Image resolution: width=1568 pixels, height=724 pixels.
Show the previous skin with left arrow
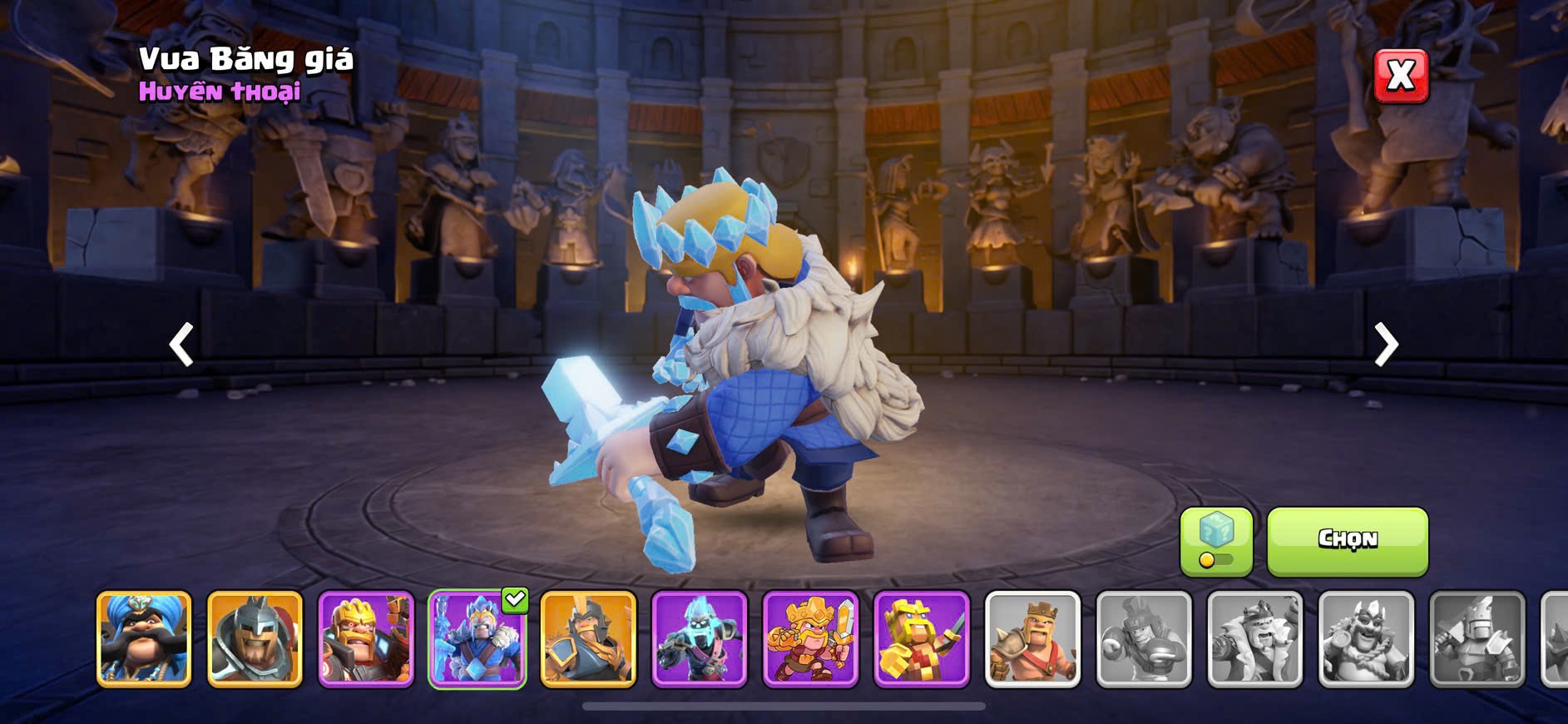pos(181,345)
